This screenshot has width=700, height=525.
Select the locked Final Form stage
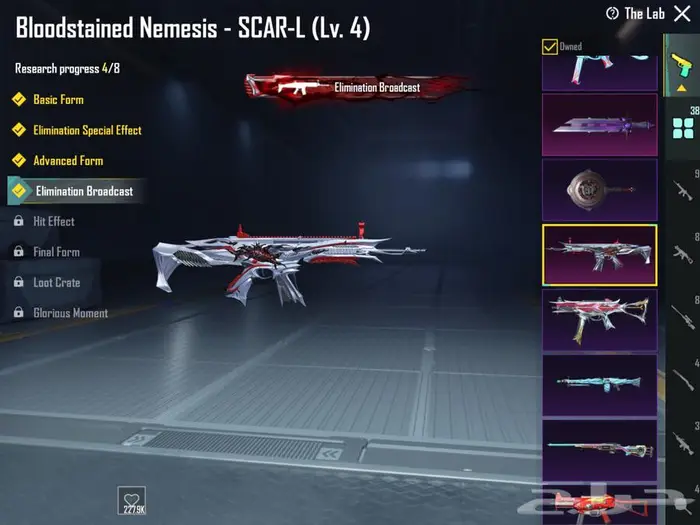(x=56, y=252)
